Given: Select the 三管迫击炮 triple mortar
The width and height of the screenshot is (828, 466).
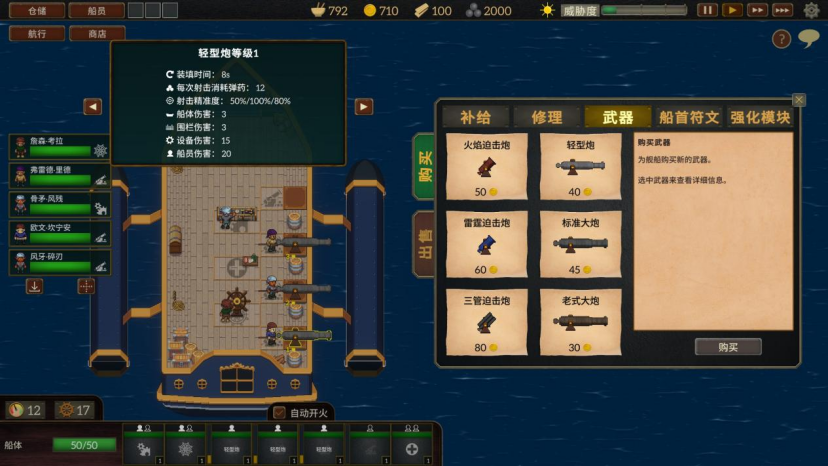Looking at the screenshot, I should (x=486, y=322).
